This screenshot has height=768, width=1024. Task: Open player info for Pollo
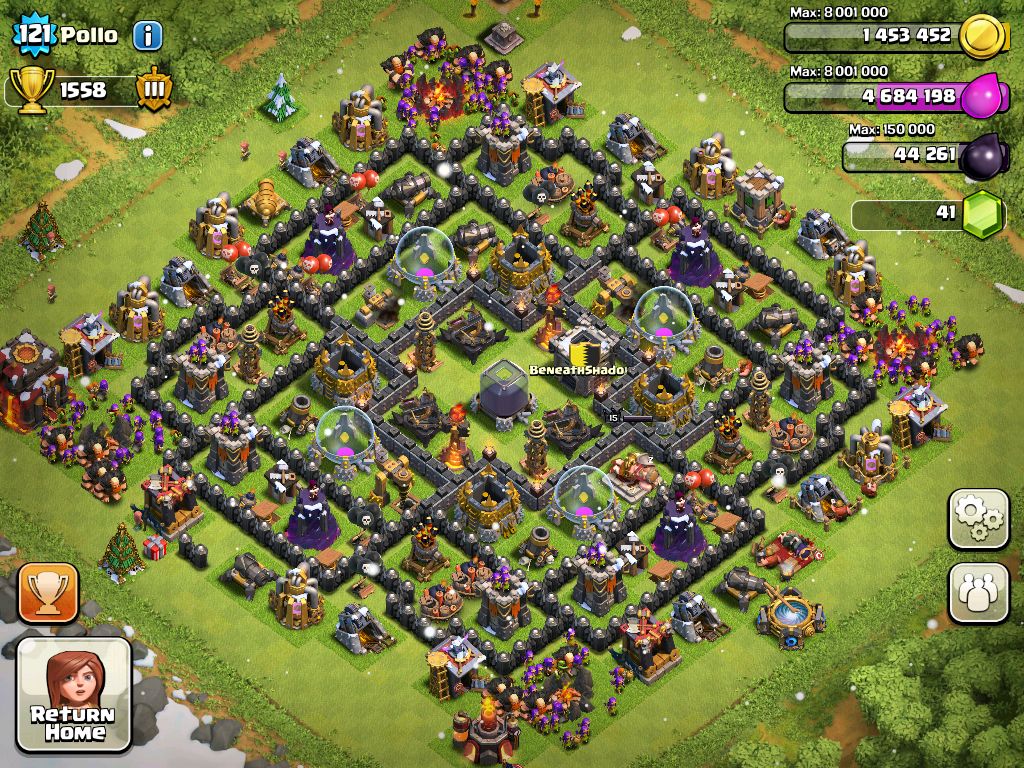147,36
